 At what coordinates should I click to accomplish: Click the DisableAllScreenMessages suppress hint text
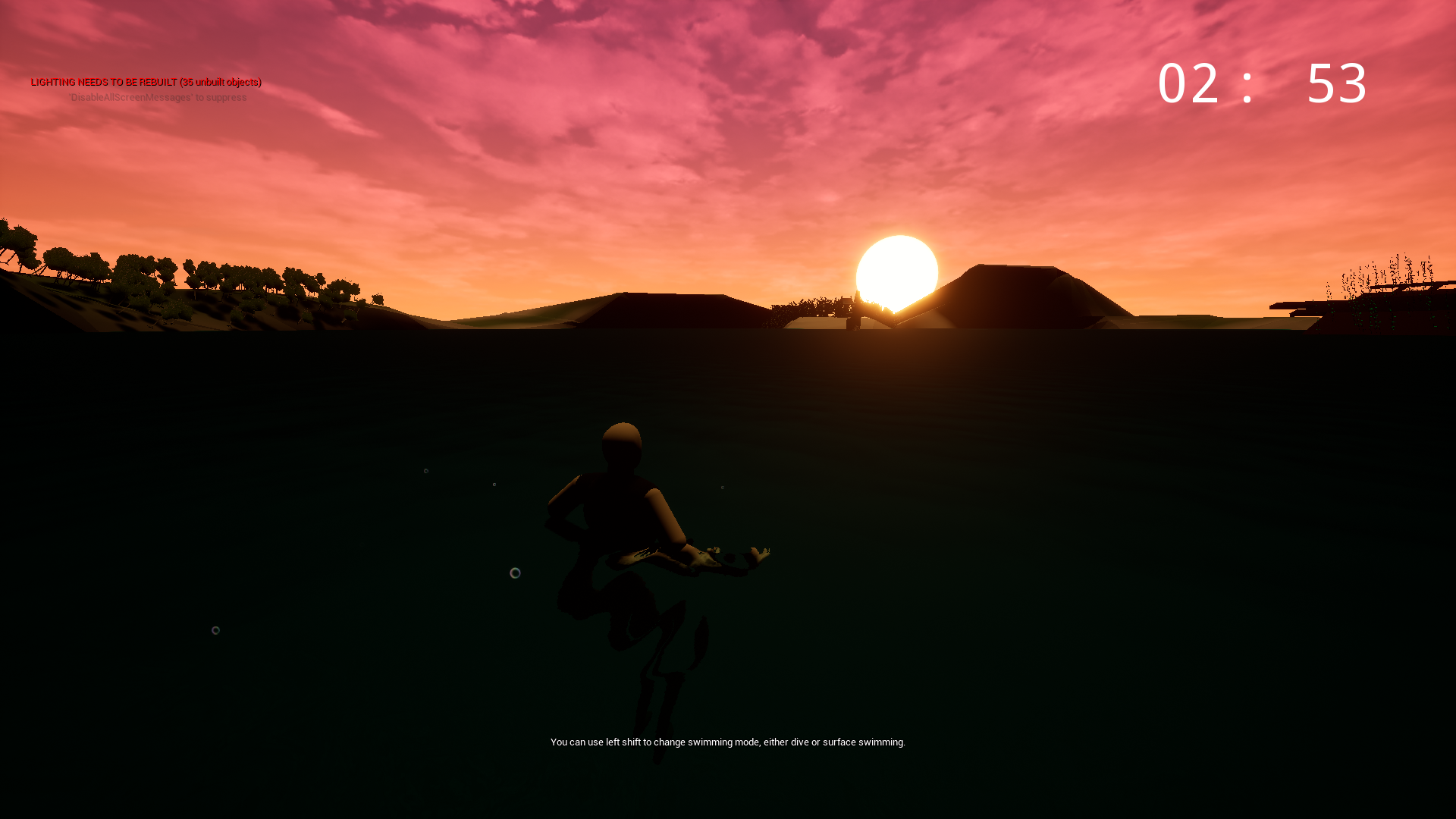[x=155, y=97]
